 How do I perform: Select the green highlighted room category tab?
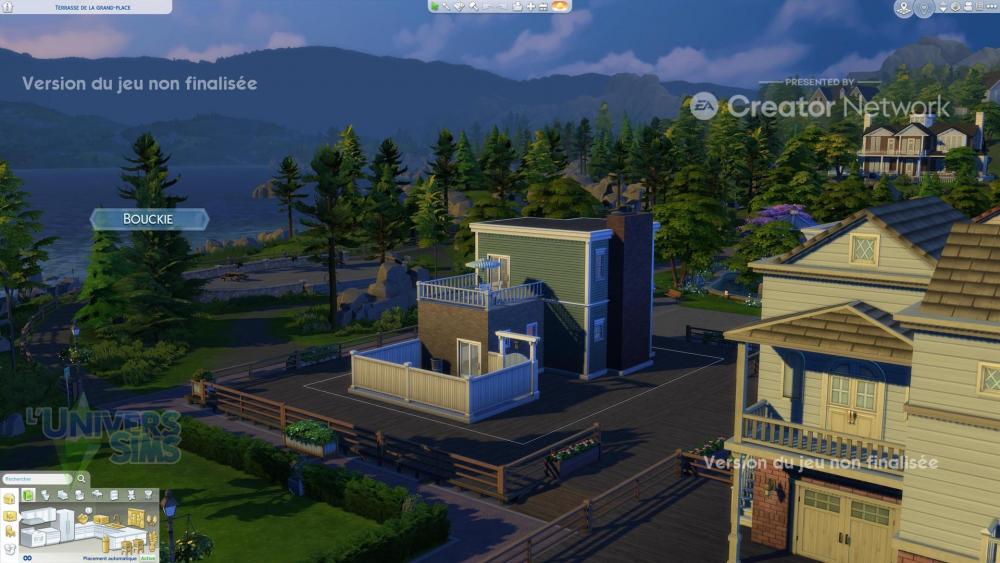pos(28,495)
